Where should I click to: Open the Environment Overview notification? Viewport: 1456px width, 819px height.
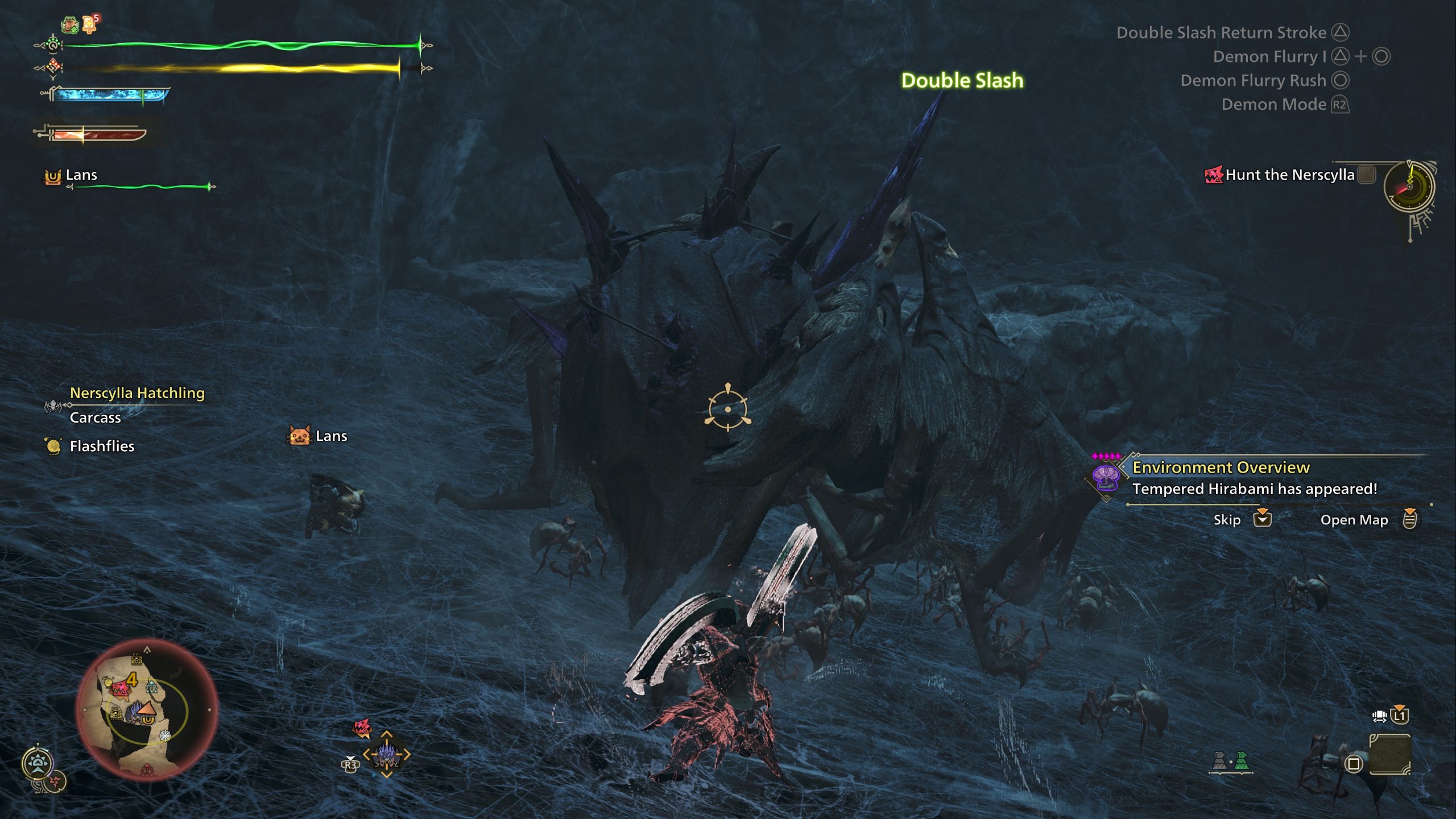coord(1221,468)
